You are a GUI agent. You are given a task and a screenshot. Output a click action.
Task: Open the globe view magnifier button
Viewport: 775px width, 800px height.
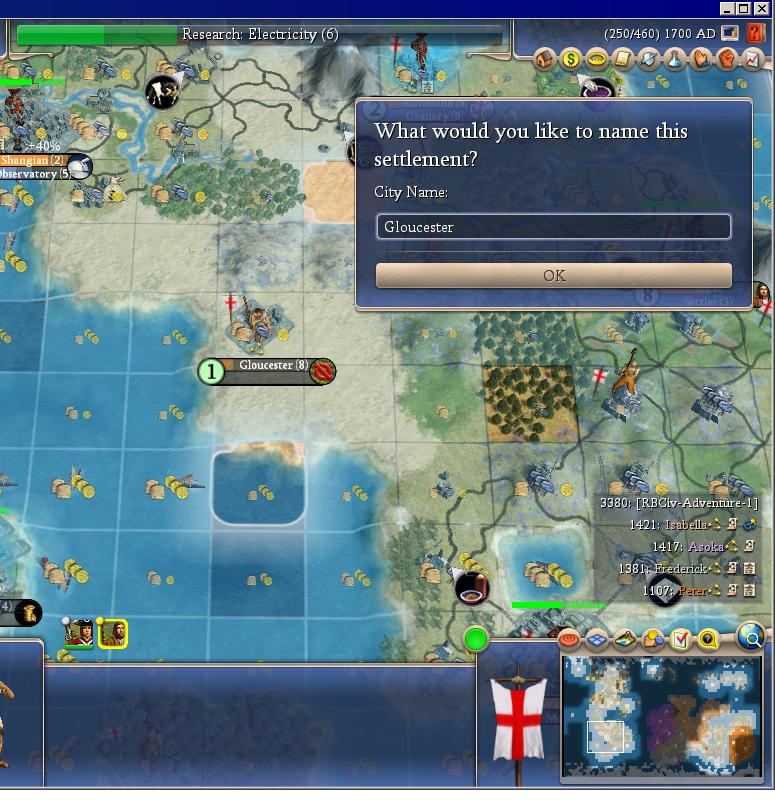pyautogui.click(x=750, y=635)
